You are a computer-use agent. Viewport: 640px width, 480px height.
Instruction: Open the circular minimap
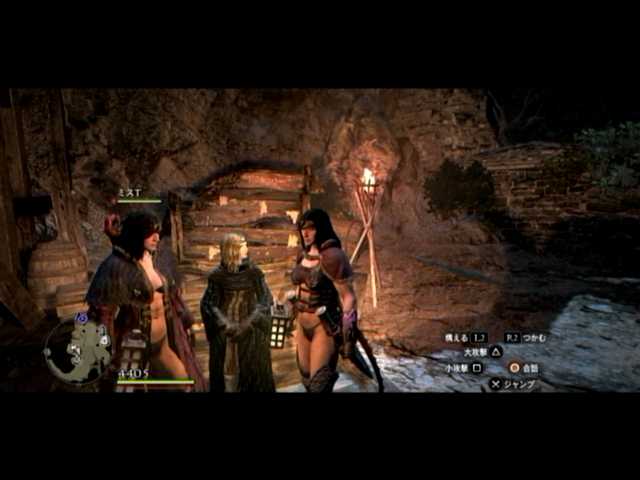(77, 349)
